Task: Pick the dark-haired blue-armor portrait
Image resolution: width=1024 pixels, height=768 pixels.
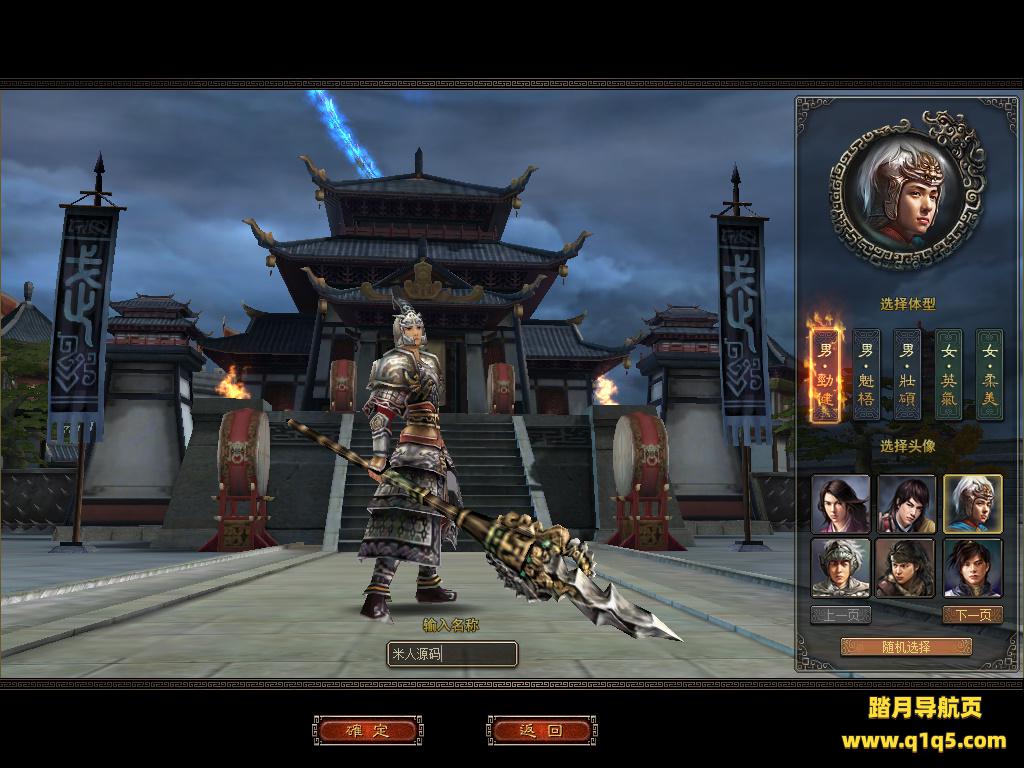Action: (972, 568)
